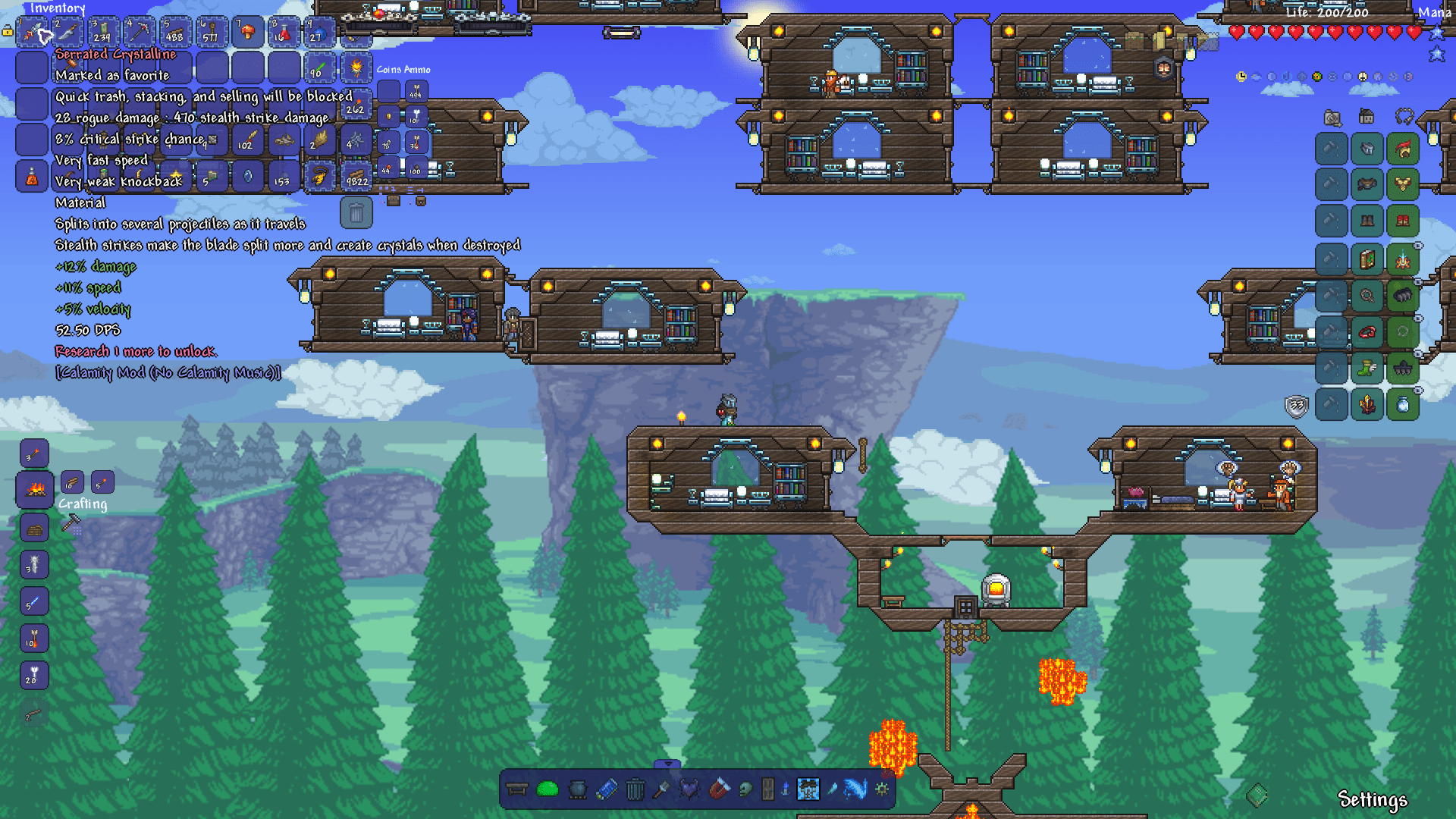This screenshot has height=819, width=1456.
Task: Click the Crafting label
Action: (83, 504)
